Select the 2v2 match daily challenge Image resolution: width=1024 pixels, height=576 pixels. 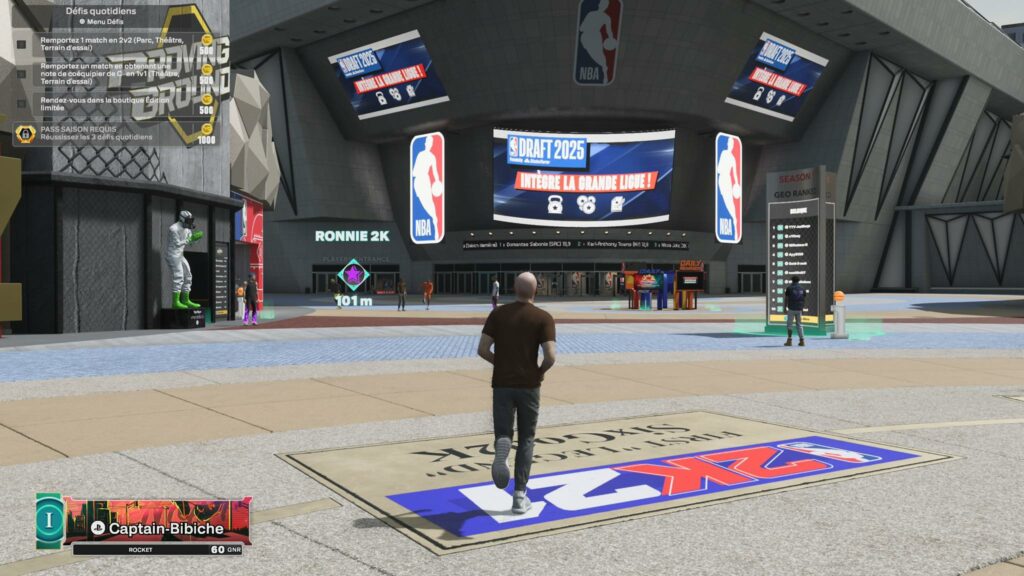(x=115, y=46)
